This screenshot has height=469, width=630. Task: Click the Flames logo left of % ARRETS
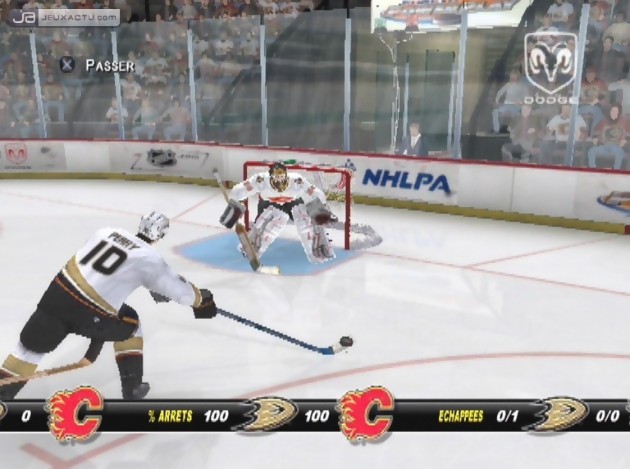(x=75, y=414)
